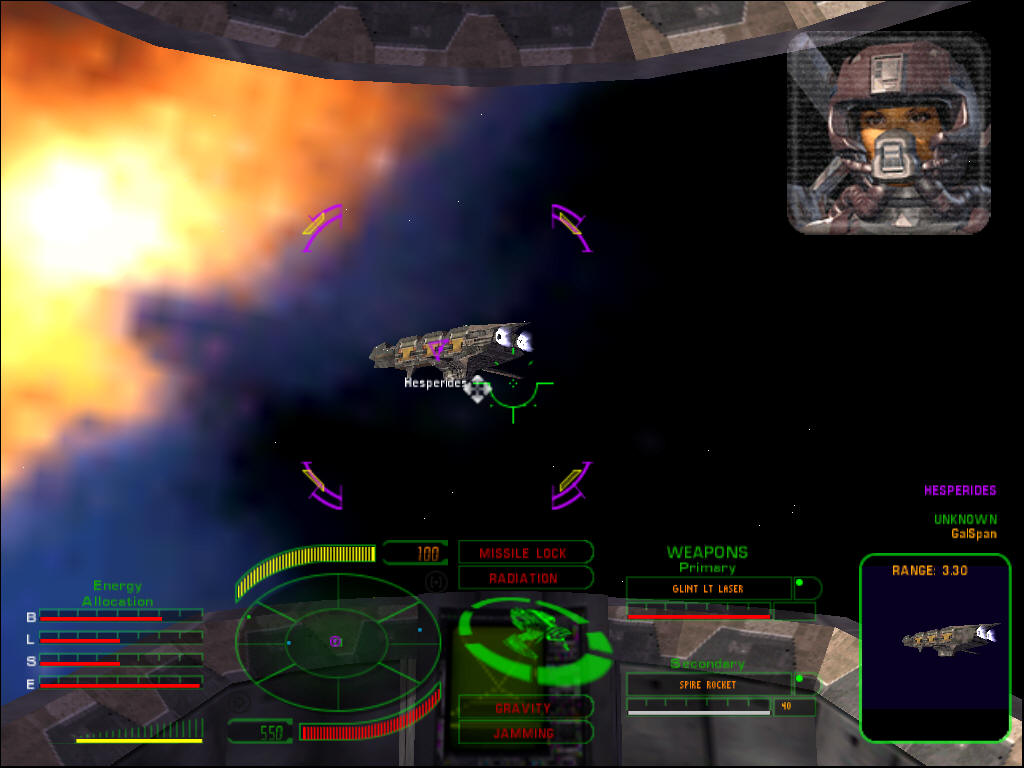
Task: Select the Glint LT Laser primary weapon
Action: coord(708,589)
